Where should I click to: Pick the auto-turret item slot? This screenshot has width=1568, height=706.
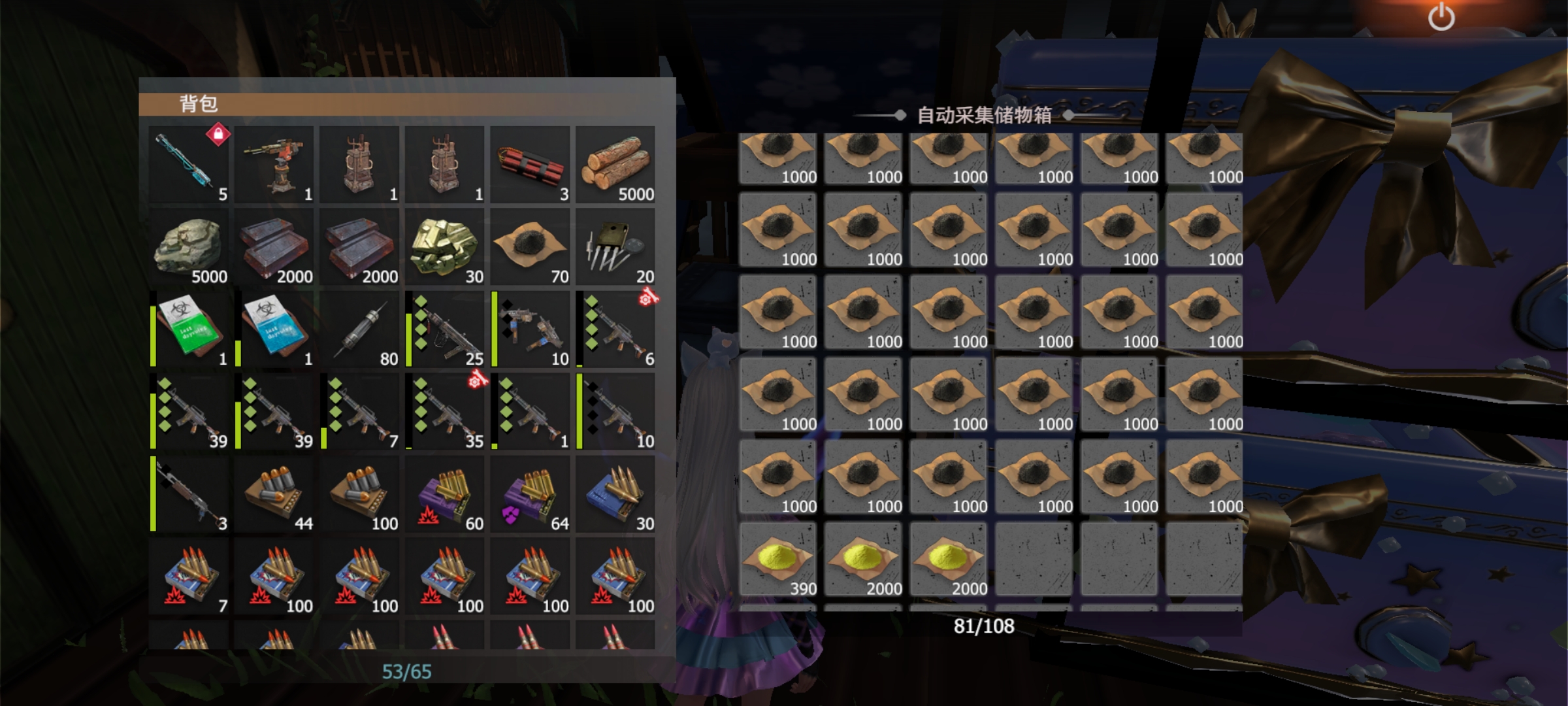274,165
